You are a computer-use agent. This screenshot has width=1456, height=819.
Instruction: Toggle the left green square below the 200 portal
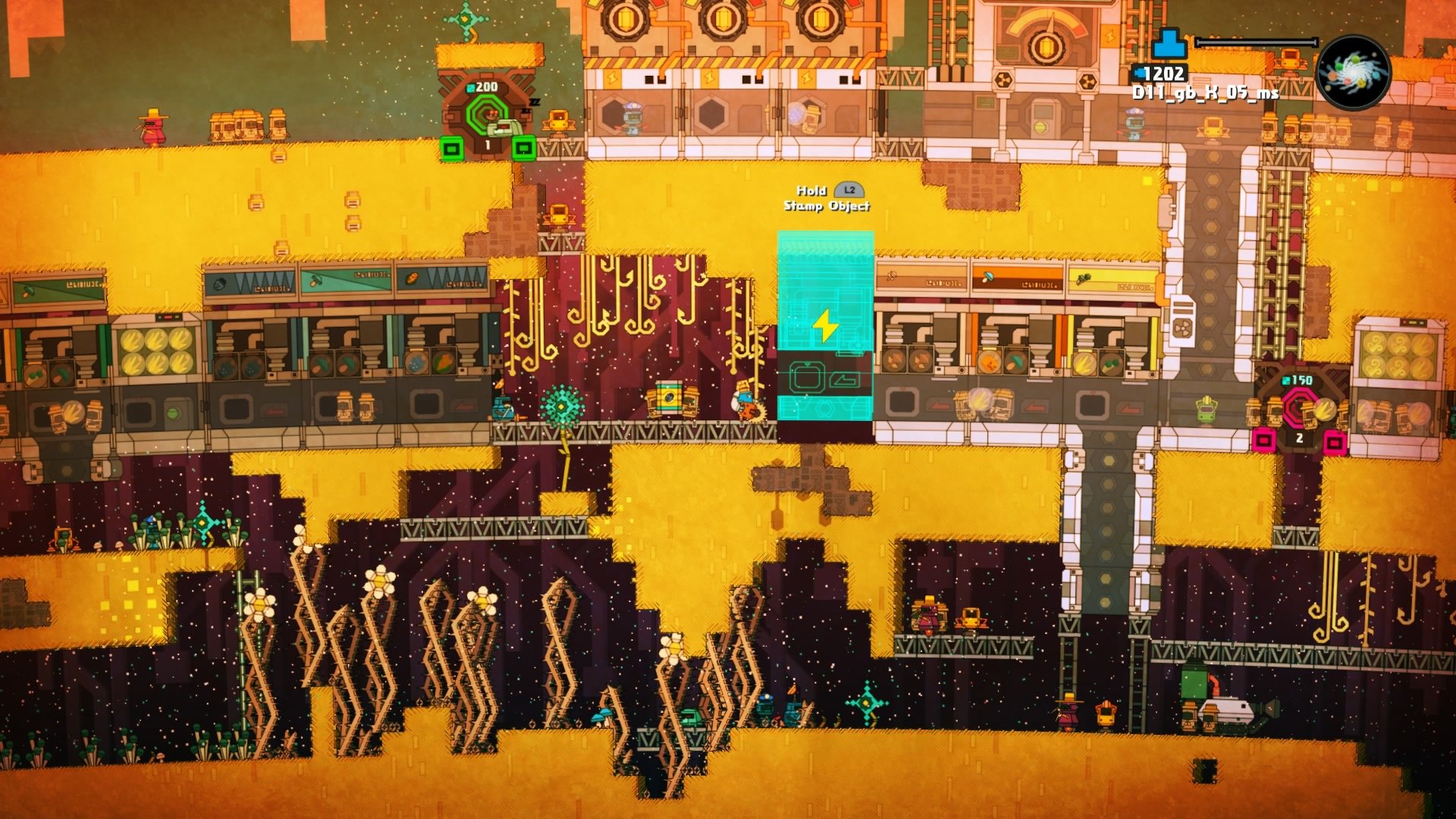450,148
